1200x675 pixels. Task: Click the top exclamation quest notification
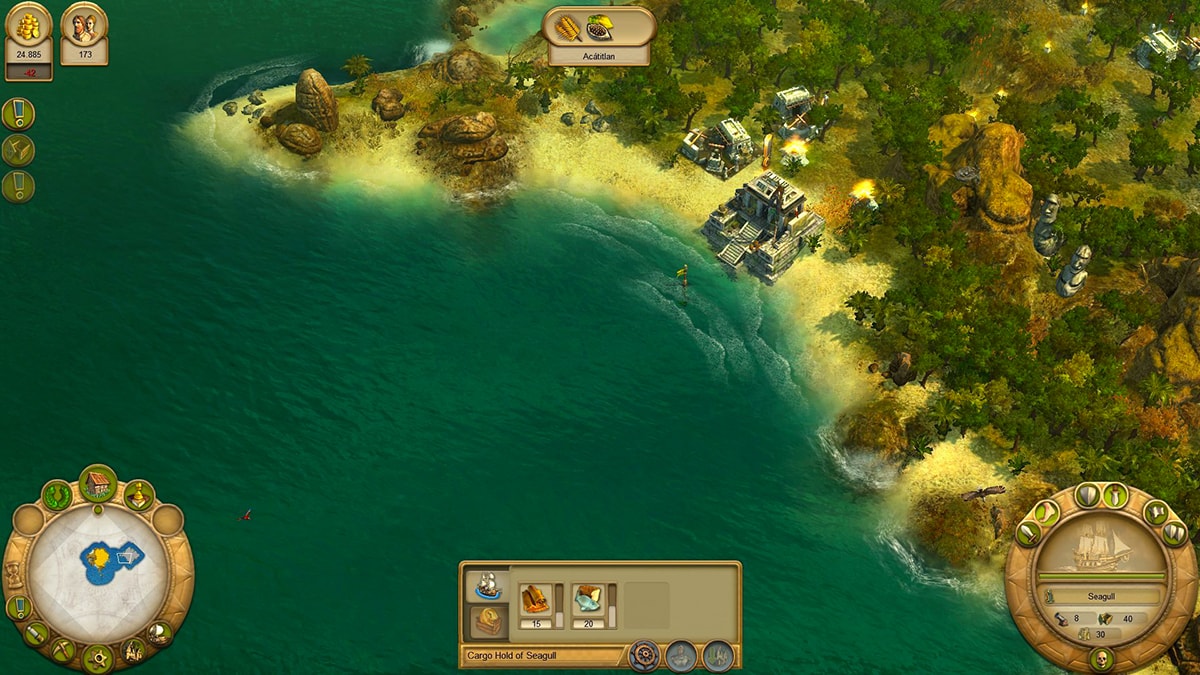click(18, 113)
